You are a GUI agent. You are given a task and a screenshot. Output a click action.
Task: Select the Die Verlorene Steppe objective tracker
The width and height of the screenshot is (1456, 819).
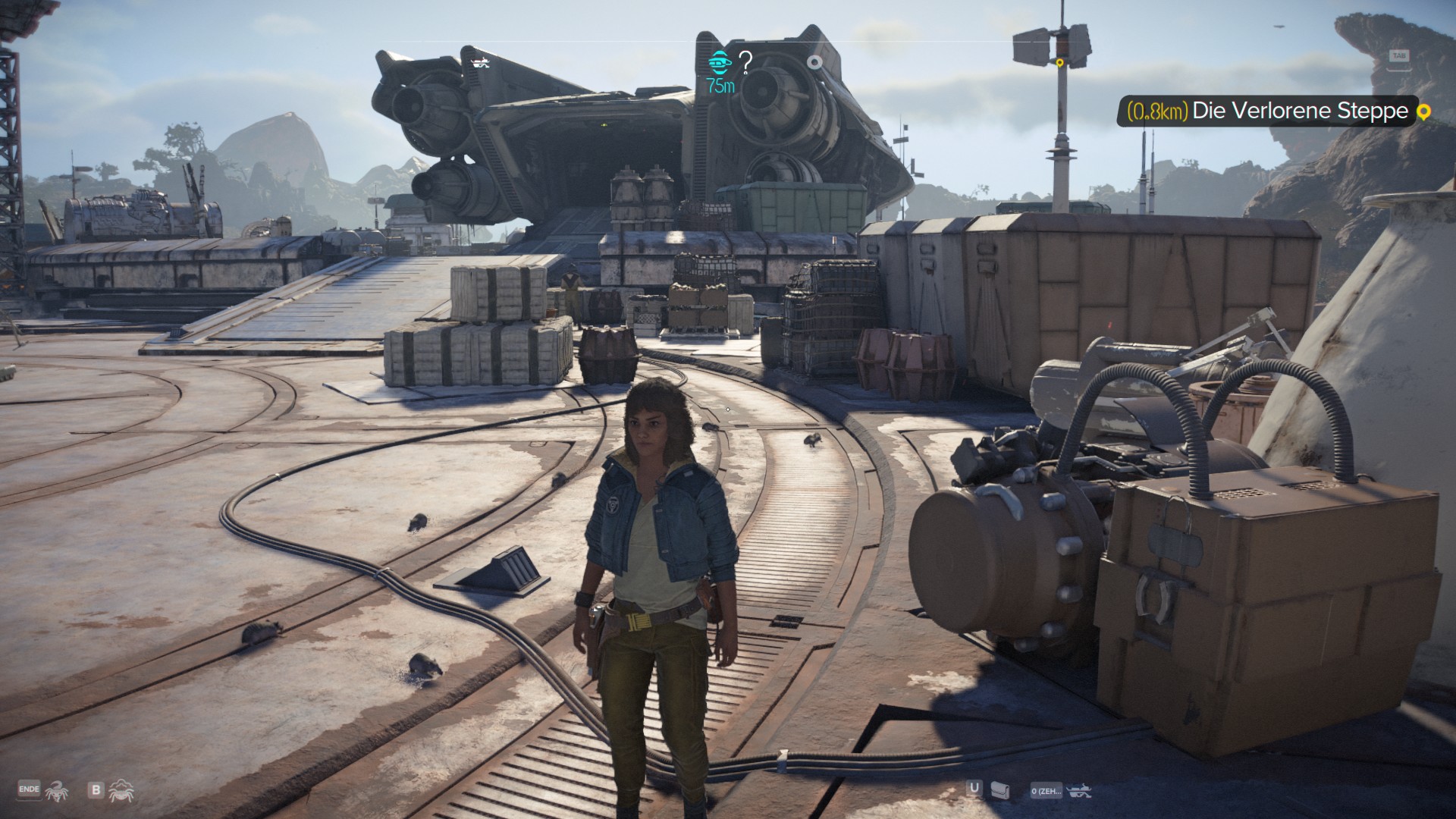tap(1266, 111)
